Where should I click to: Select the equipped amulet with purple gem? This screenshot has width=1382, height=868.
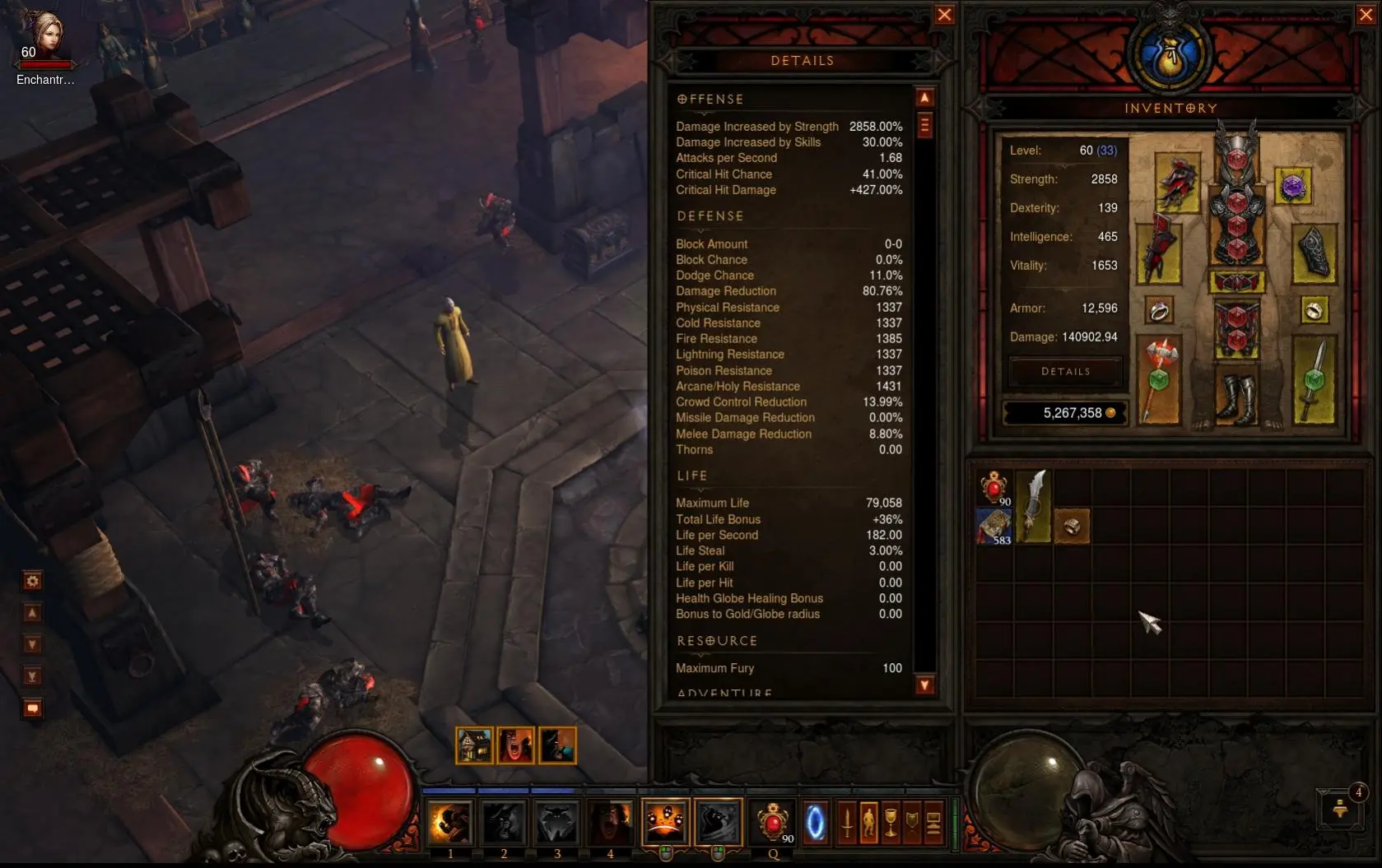coord(1293,187)
